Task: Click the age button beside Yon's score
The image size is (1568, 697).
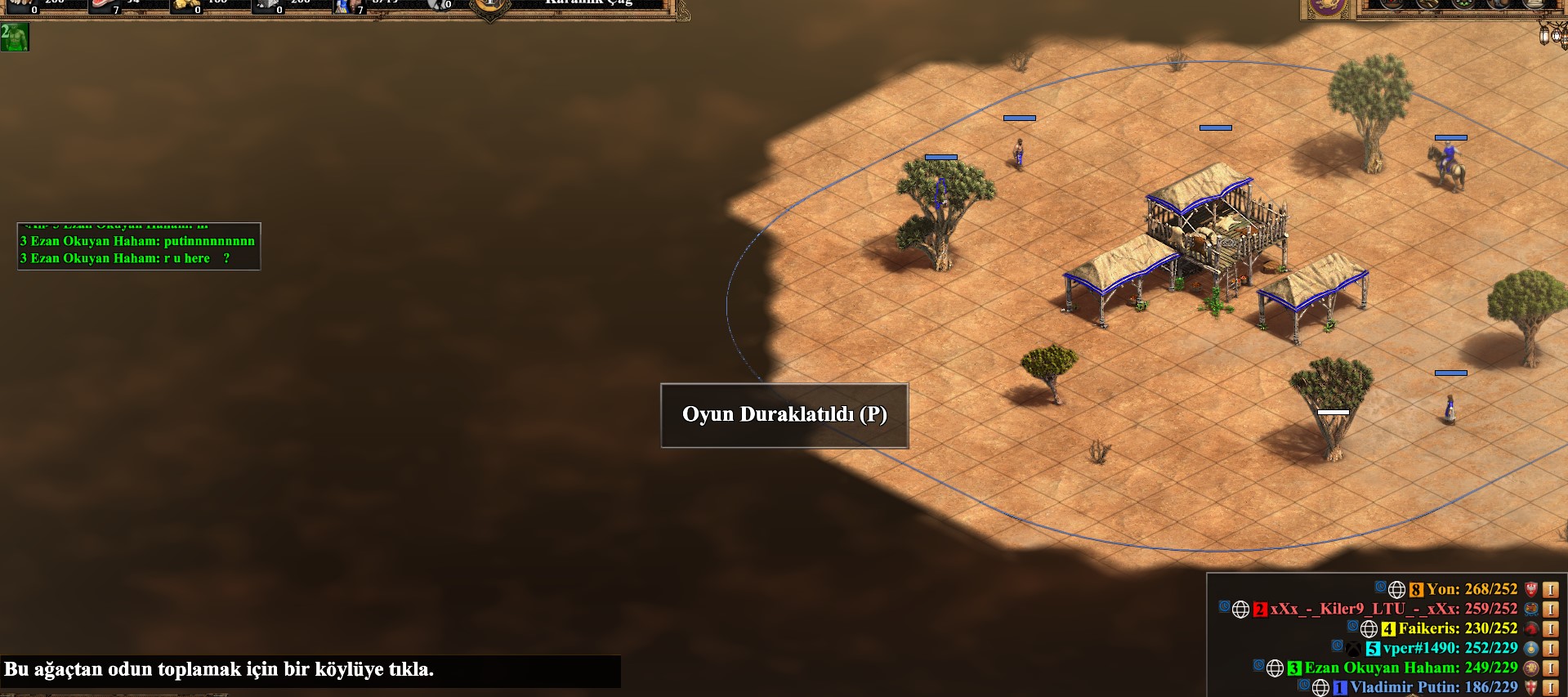Action: (x=1550, y=589)
